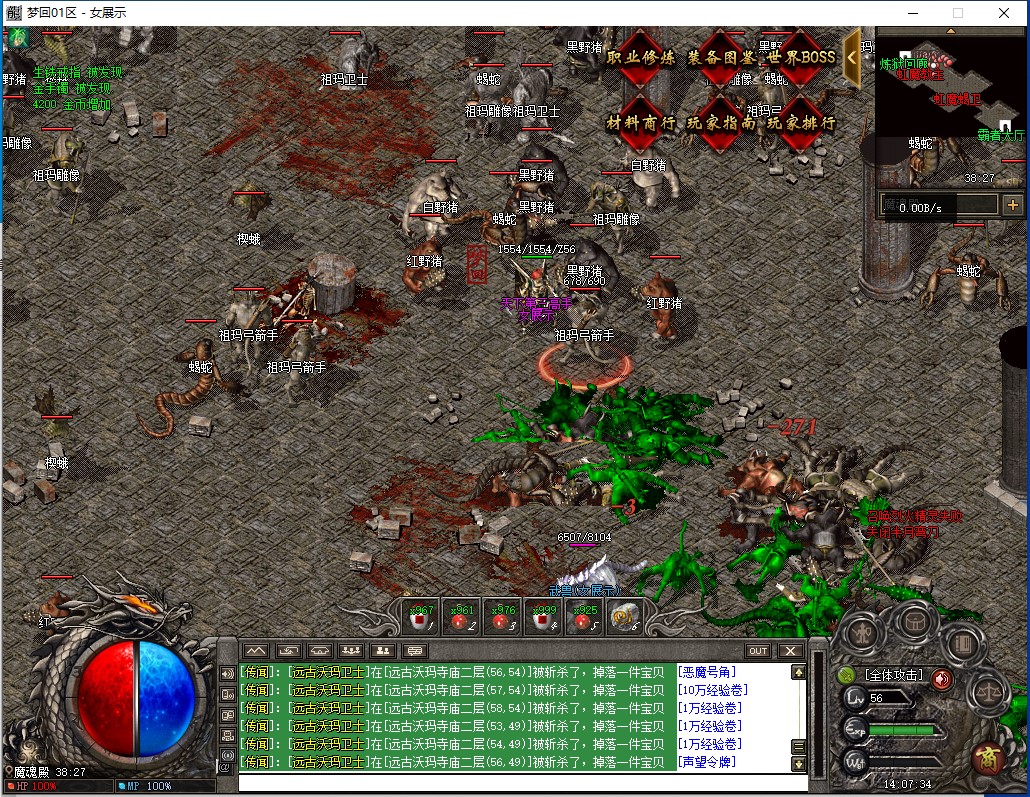Click the plus button below the minimap
The width and height of the screenshot is (1030, 797).
tap(1012, 205)
